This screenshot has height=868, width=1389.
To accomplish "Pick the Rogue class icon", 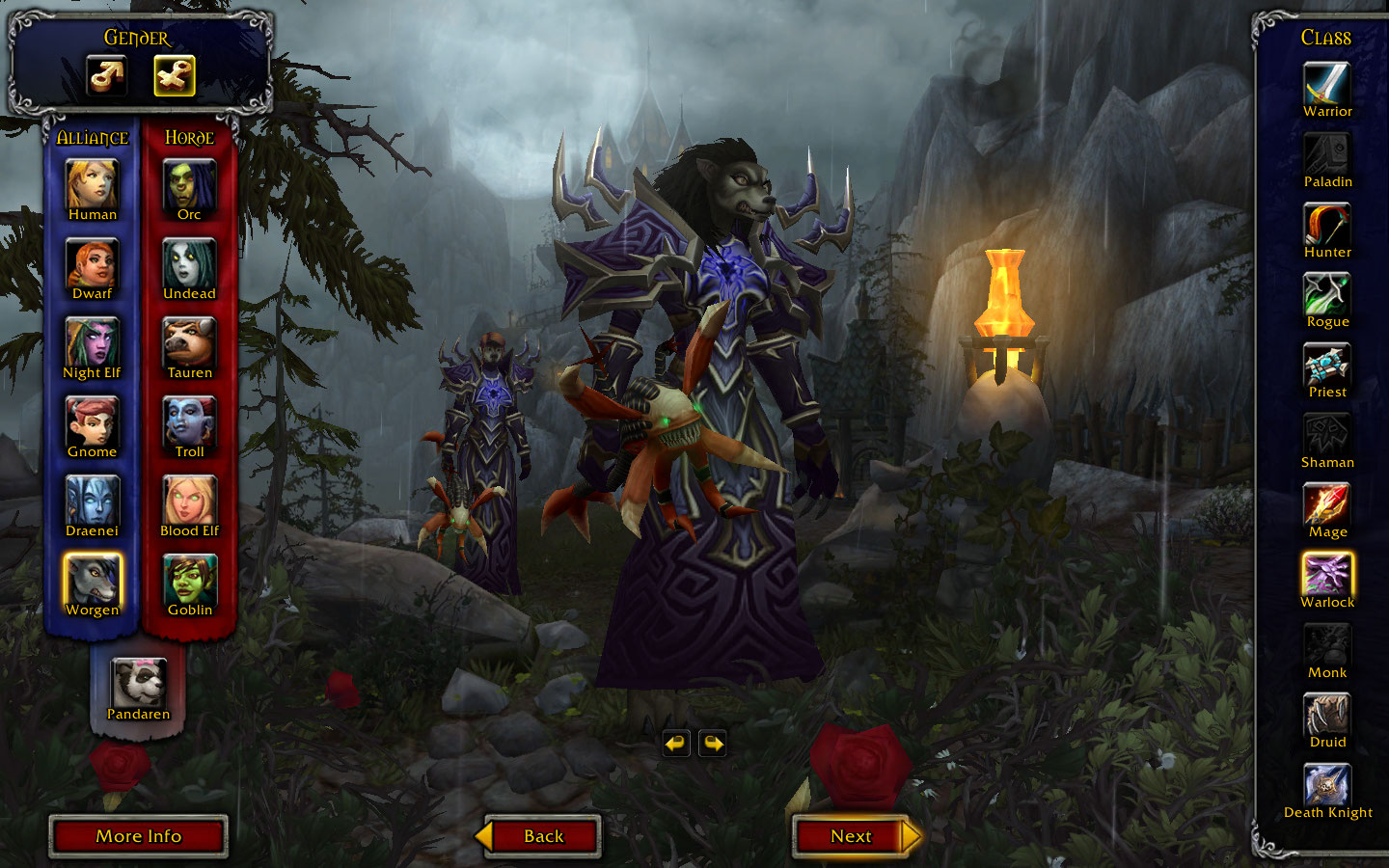I will pos(1327,294).
